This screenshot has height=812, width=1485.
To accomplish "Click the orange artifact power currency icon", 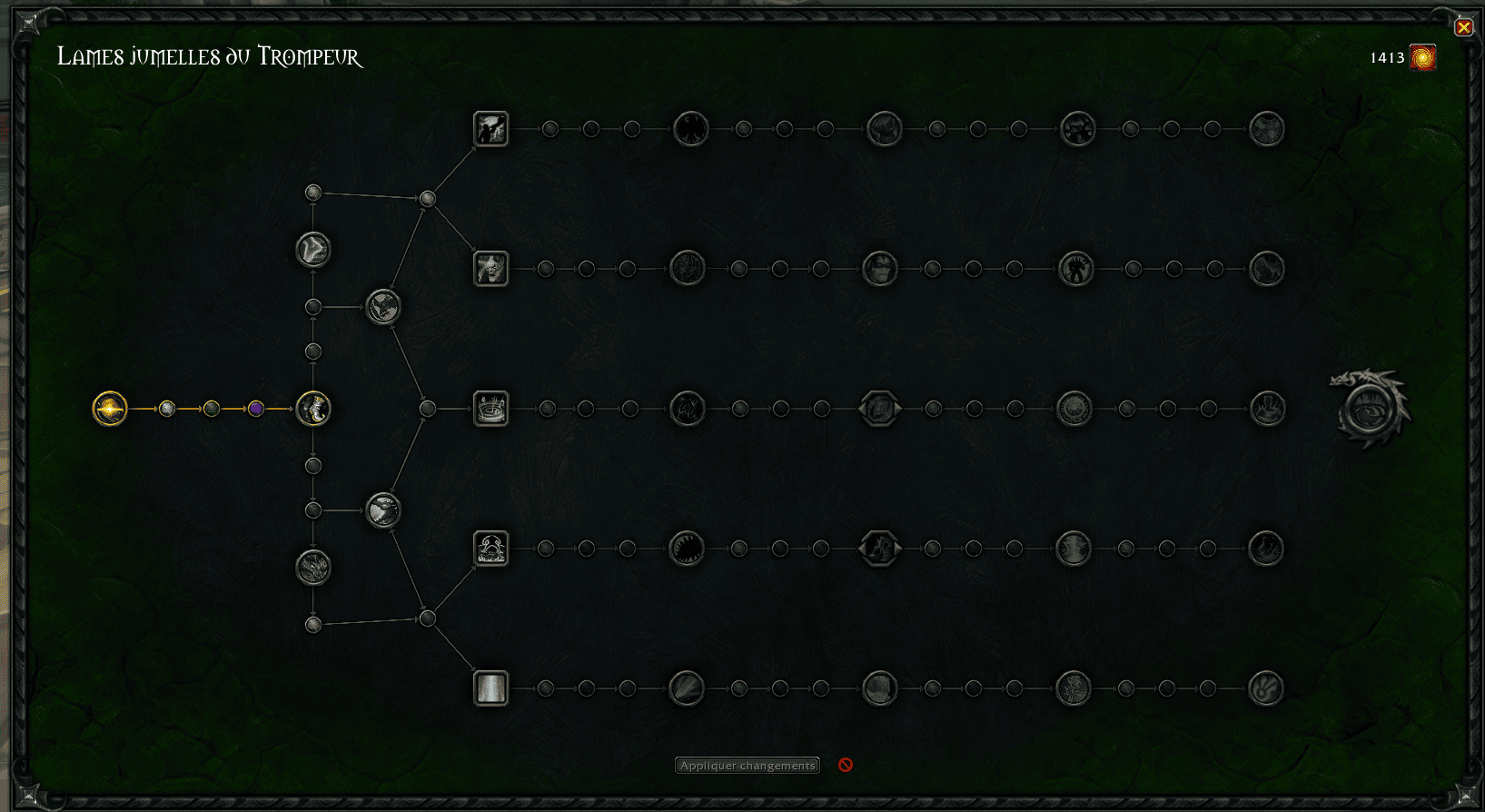I will point(1422,57).
